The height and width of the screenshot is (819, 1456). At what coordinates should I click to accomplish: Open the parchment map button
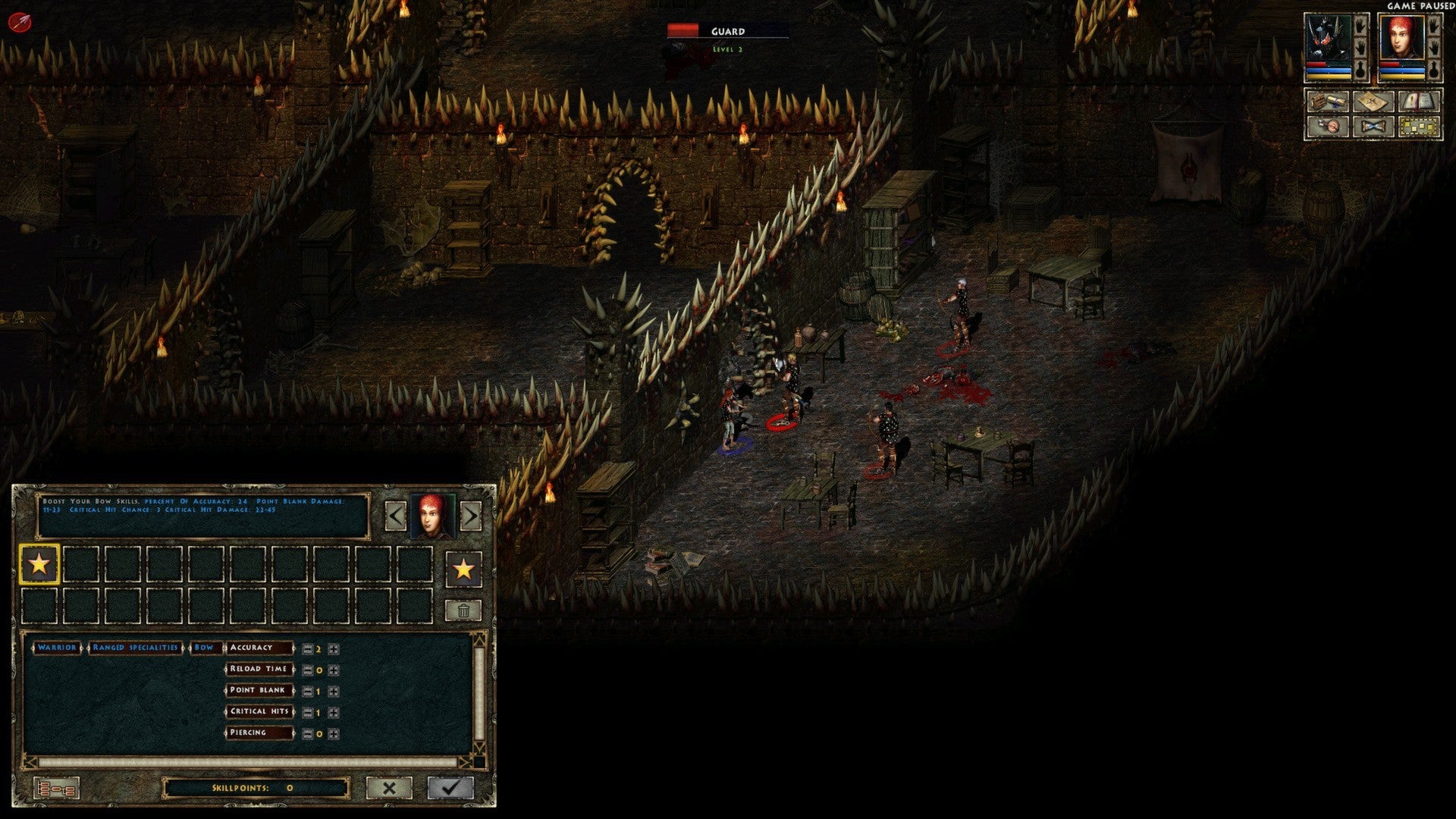(1373, 102)
